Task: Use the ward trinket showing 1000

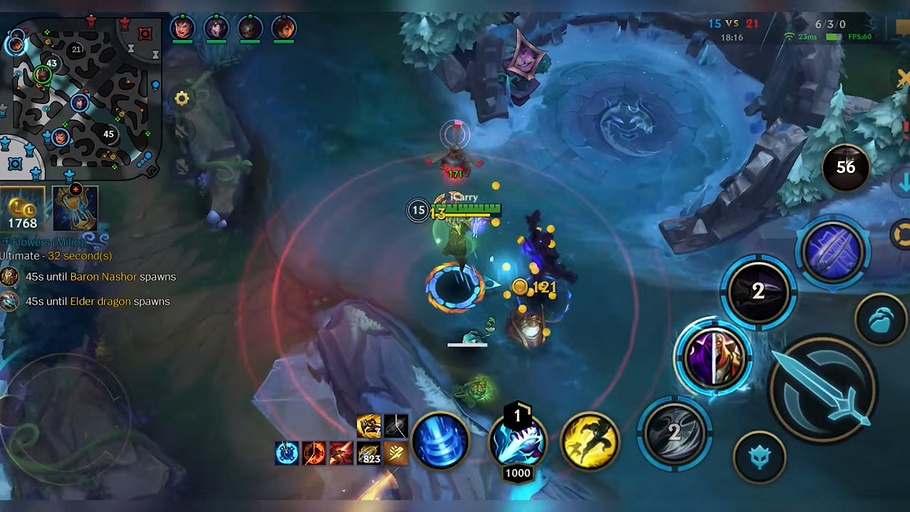Action: 517,441
